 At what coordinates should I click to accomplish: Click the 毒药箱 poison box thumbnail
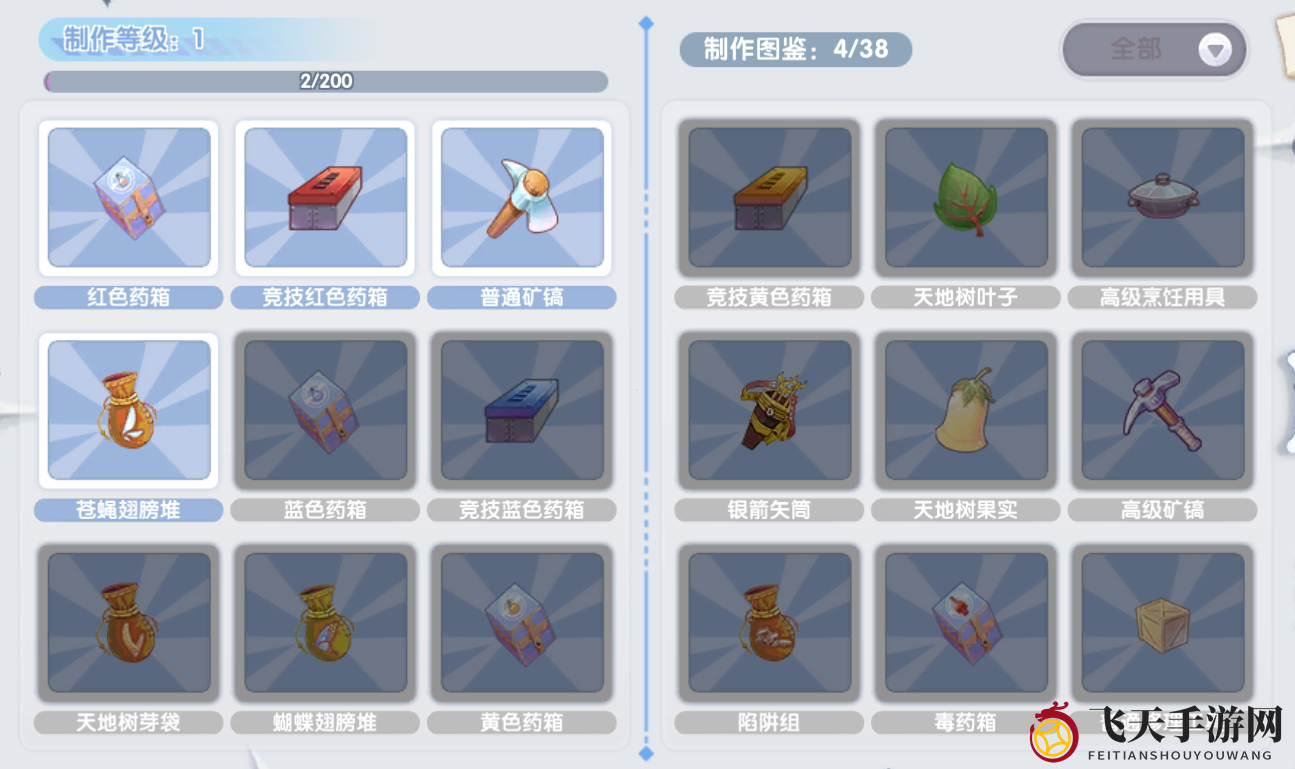[965, 622]
